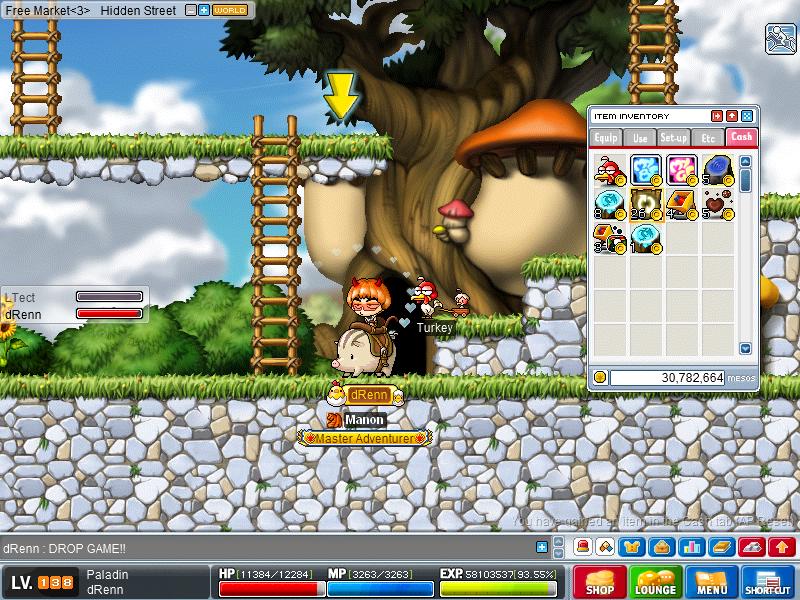The height and width of the screenshot is (600, 800).
Task: Open the World map button
Action: 231,10
